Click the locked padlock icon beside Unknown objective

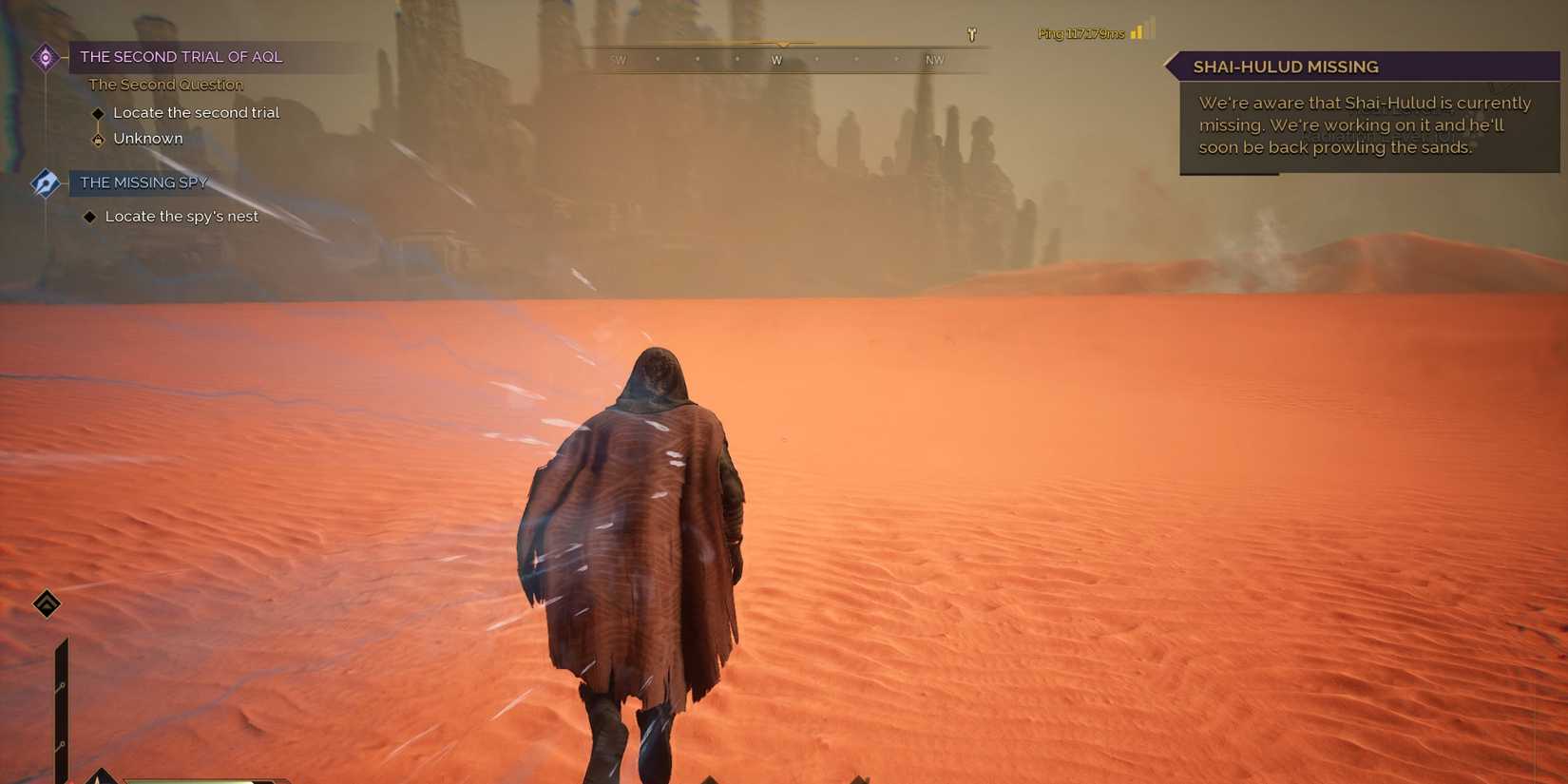tap(99, 139)
